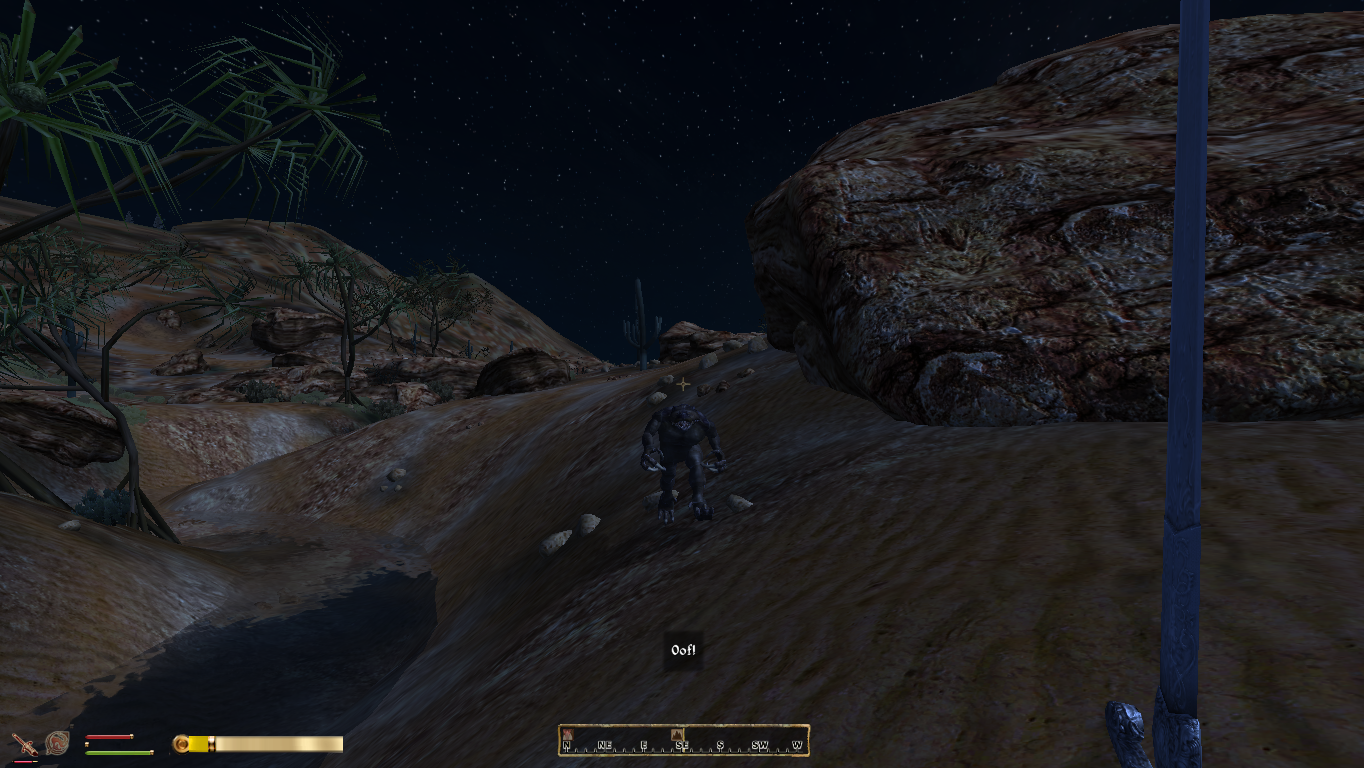
Task: Click the compass bar
Action: pyautogui.click(x=683, y=740)
